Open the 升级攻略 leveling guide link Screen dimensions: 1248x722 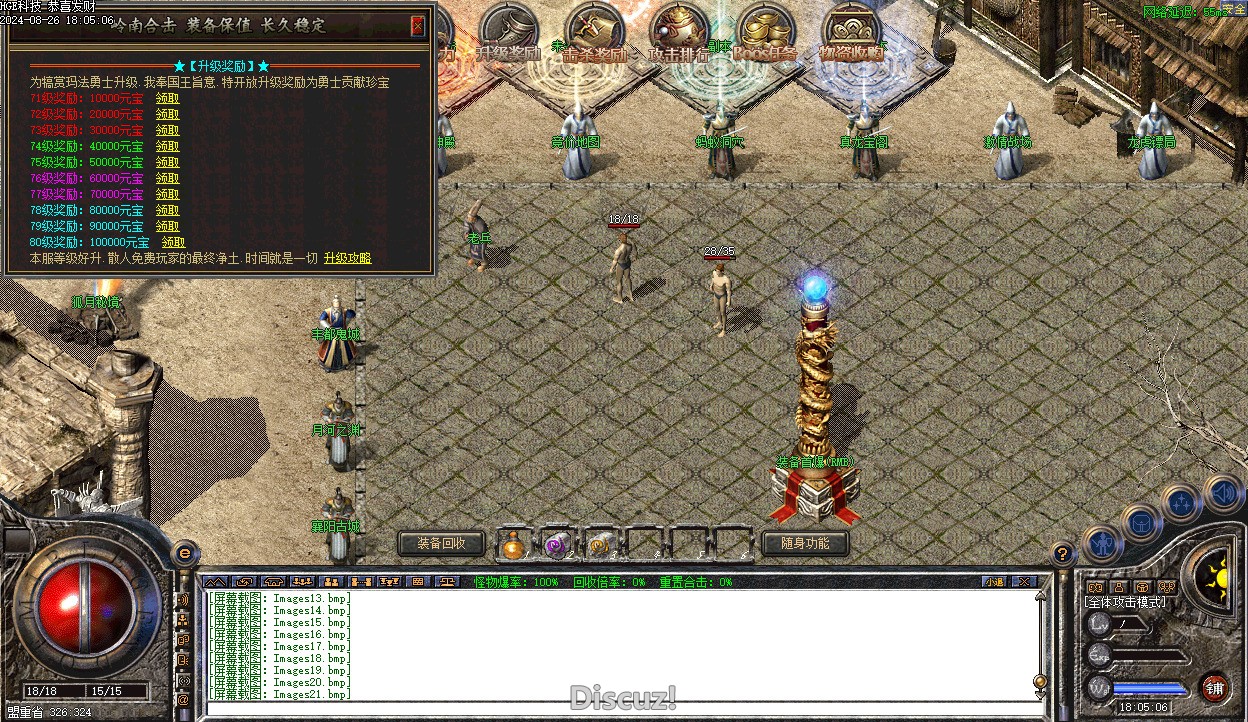click(x=347, y=258)
